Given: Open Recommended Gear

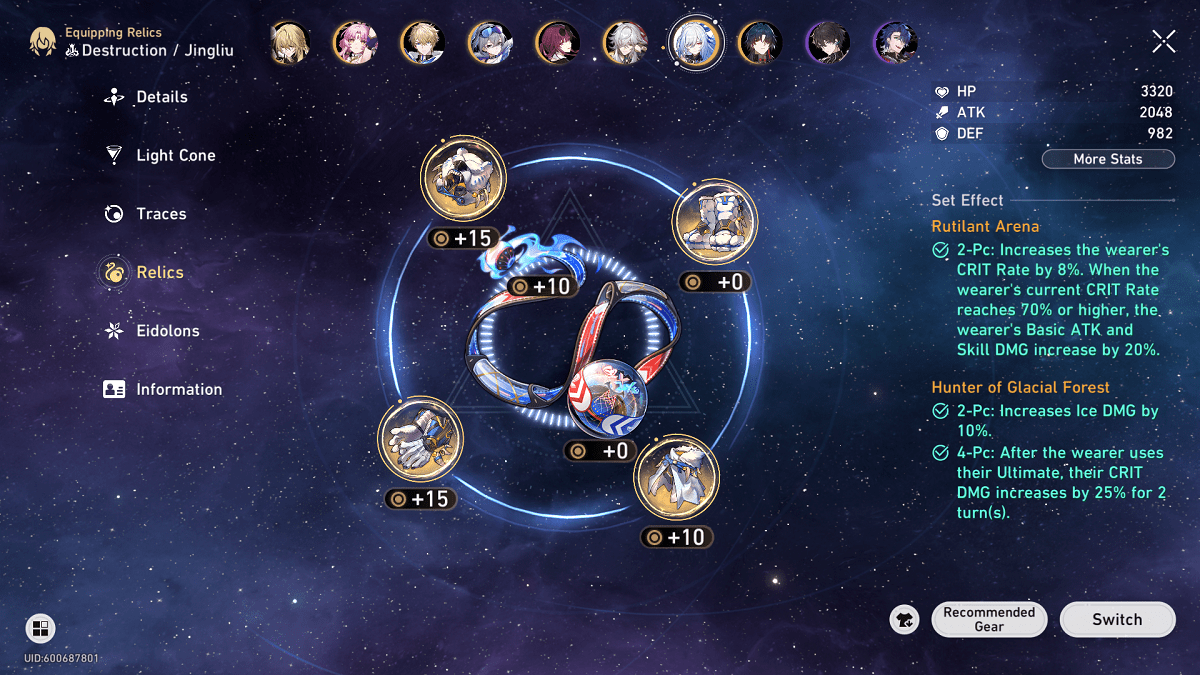Looking at the screenshot, I should coord(988,619).
